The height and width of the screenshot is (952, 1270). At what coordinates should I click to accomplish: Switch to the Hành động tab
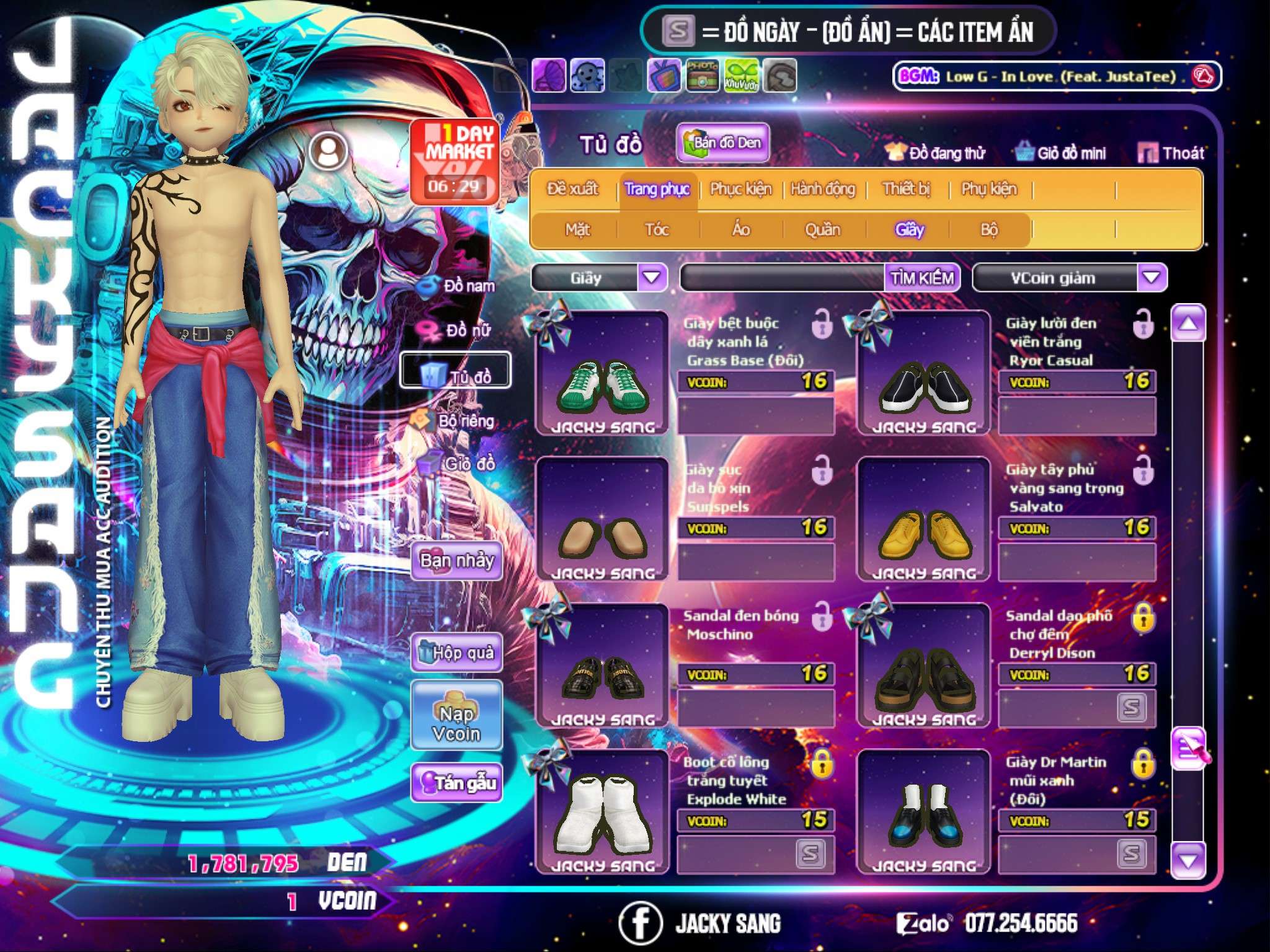click(822, 189)
